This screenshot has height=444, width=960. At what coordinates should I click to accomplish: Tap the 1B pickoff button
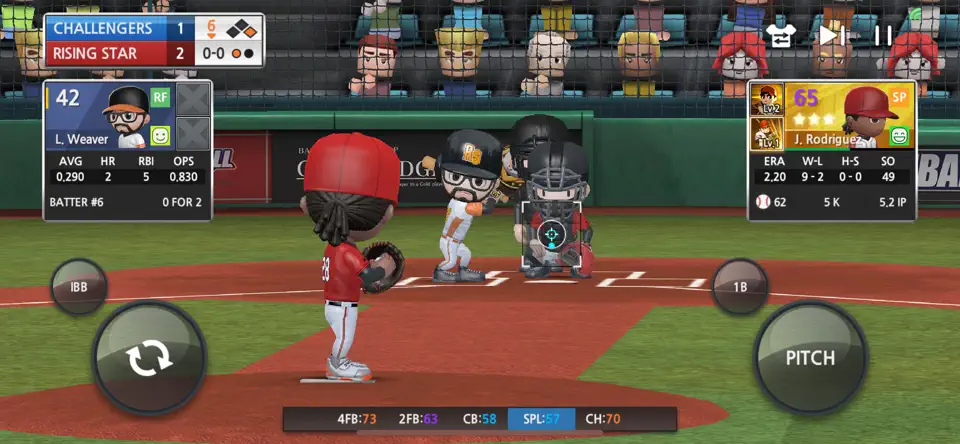pos(739,286)
